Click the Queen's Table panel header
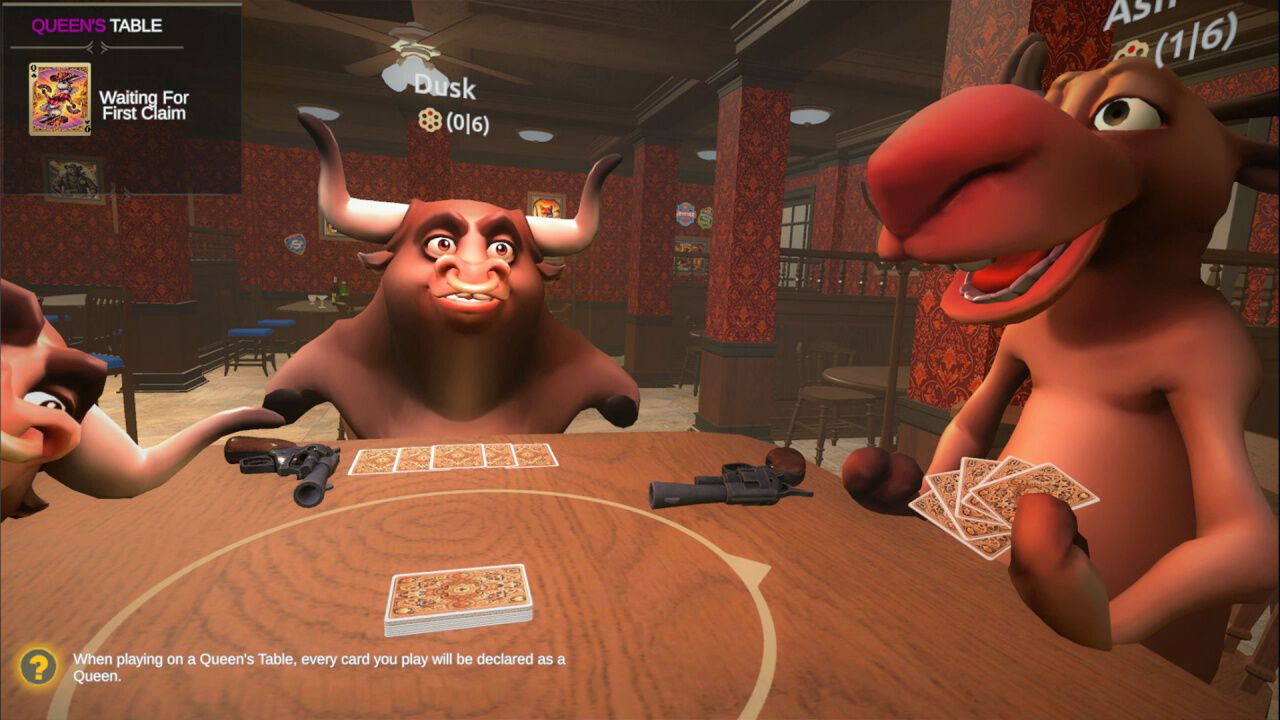The height and width of the screenshot is (720, 1280). pyautogui.click(x=97, y=25)
